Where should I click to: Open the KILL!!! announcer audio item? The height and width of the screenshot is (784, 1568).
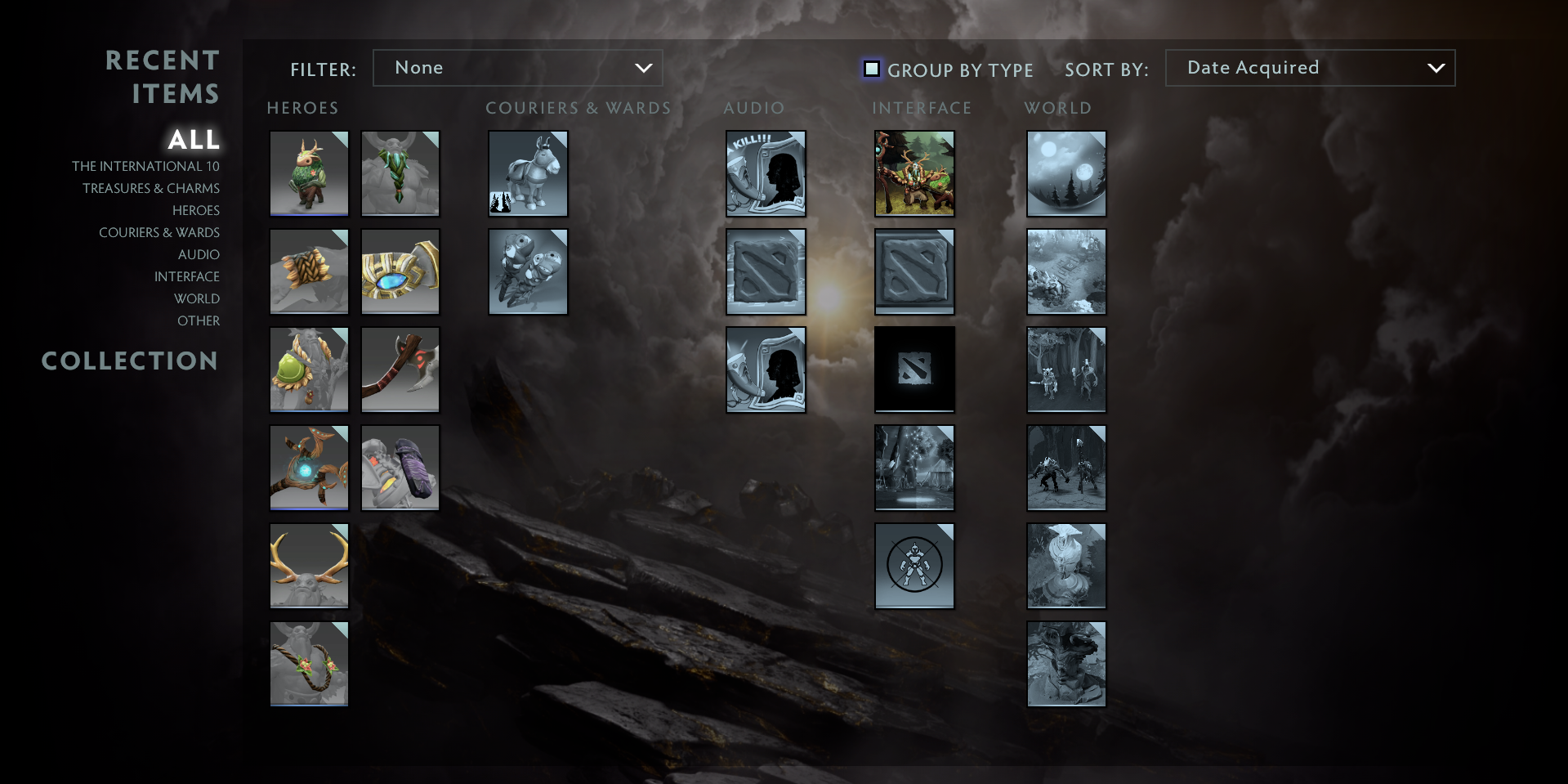coord(765,173)
